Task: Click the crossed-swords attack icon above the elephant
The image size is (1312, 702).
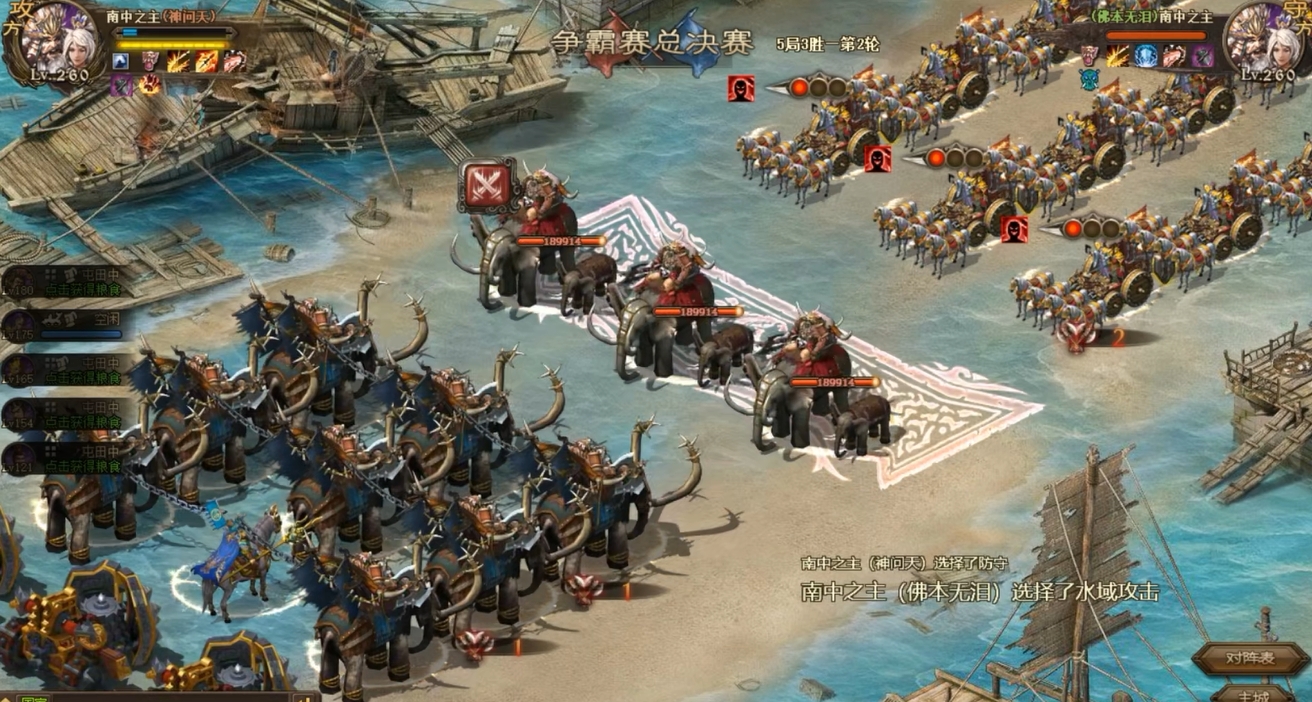Action: (x=488, y=186)
